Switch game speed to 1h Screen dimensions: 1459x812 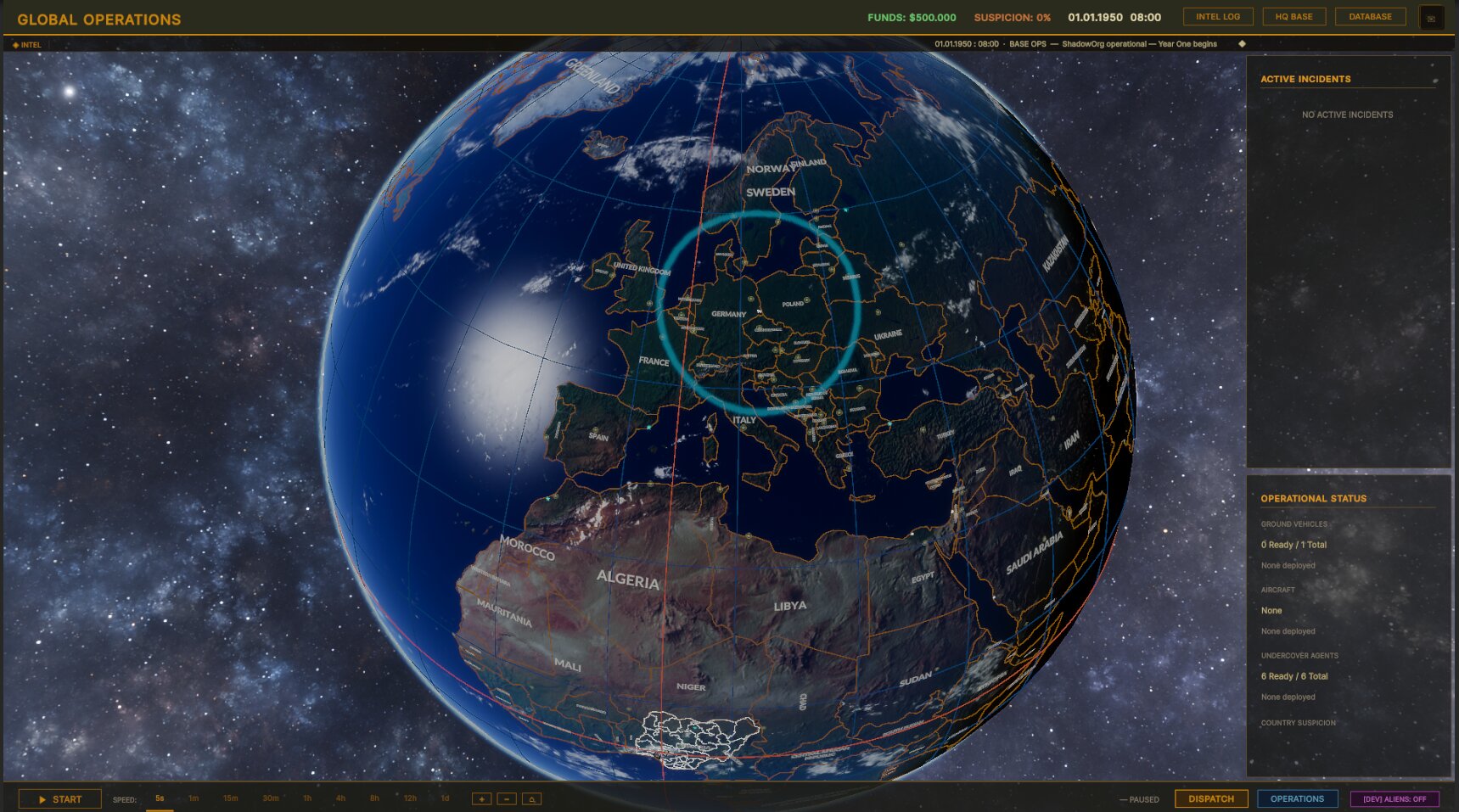(x=306, y=798)
